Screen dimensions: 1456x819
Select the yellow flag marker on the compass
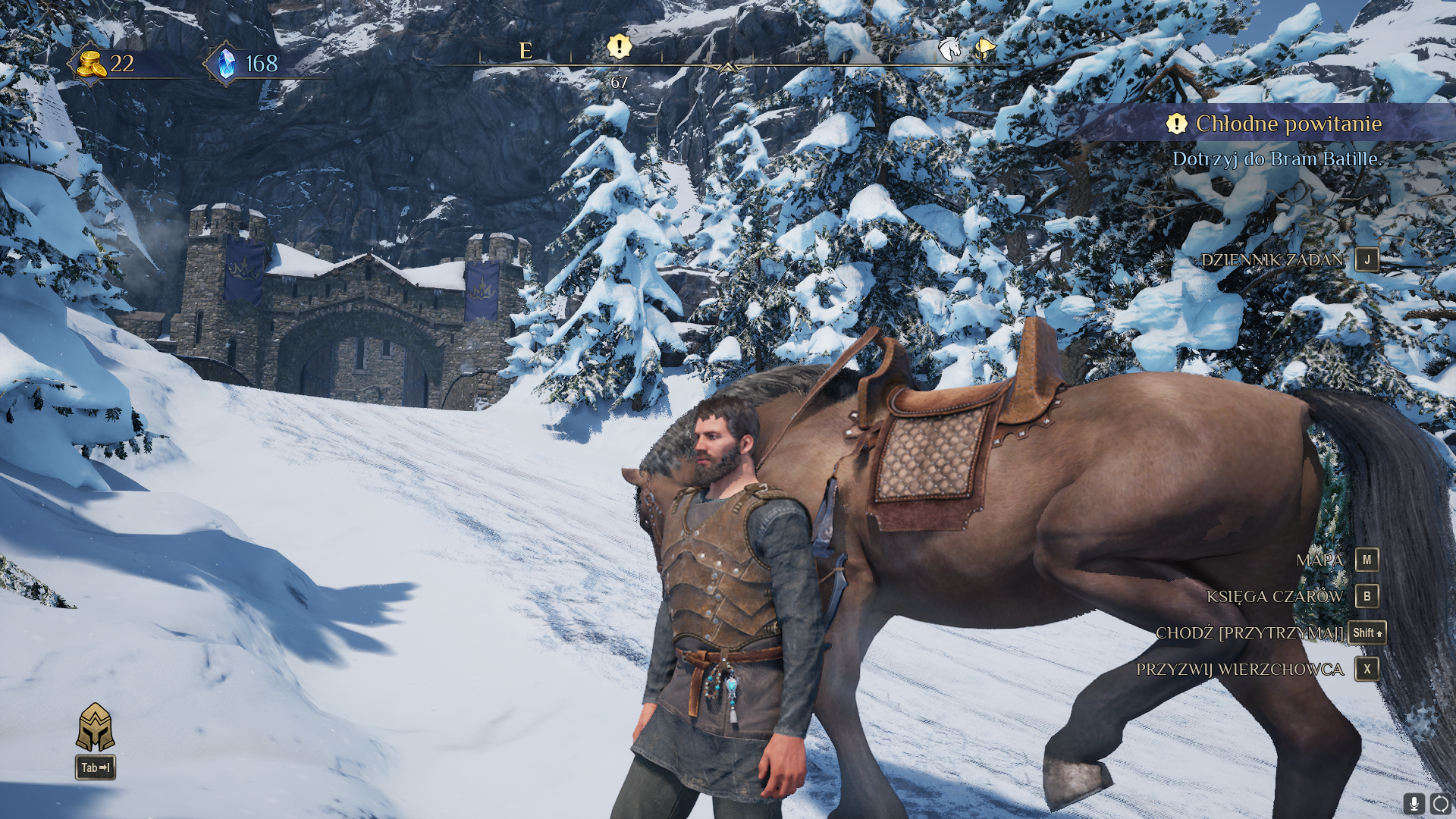985,49
